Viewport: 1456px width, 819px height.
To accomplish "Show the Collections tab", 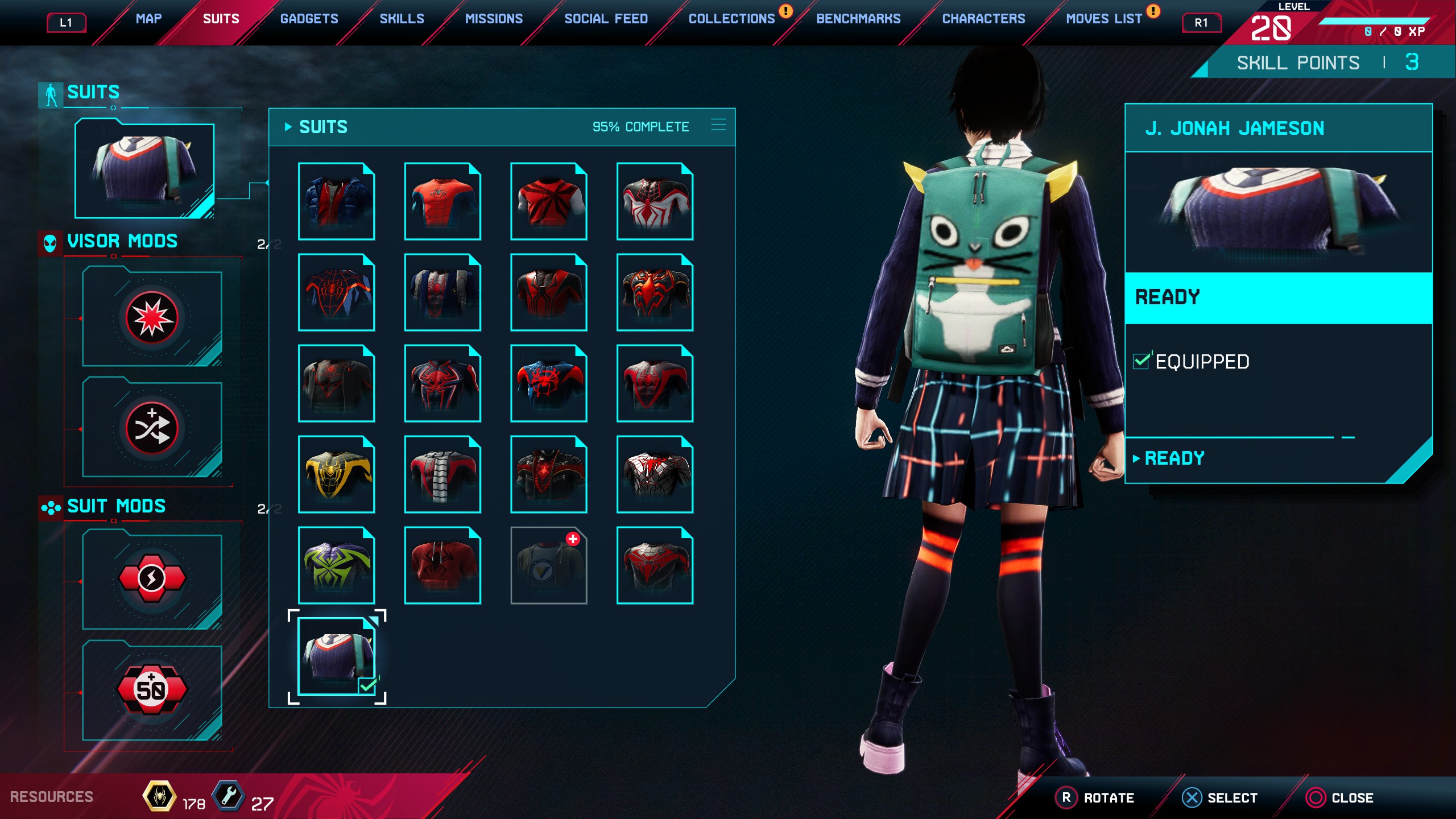I will tap(731, 19).
